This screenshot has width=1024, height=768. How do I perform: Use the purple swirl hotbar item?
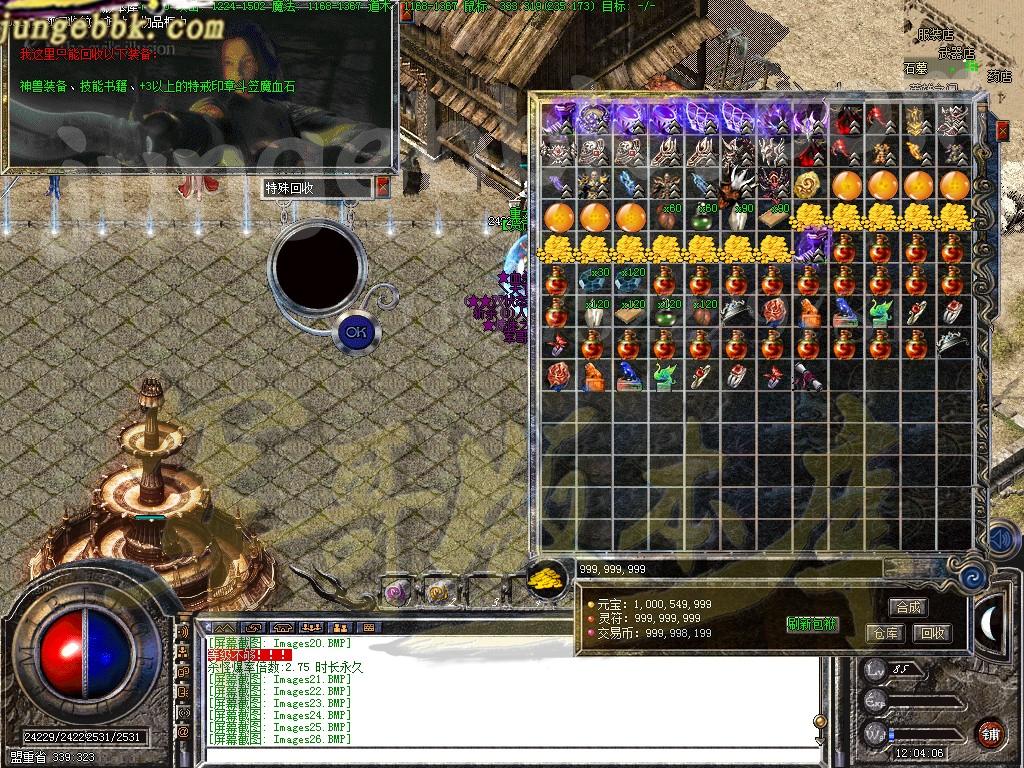398,592
